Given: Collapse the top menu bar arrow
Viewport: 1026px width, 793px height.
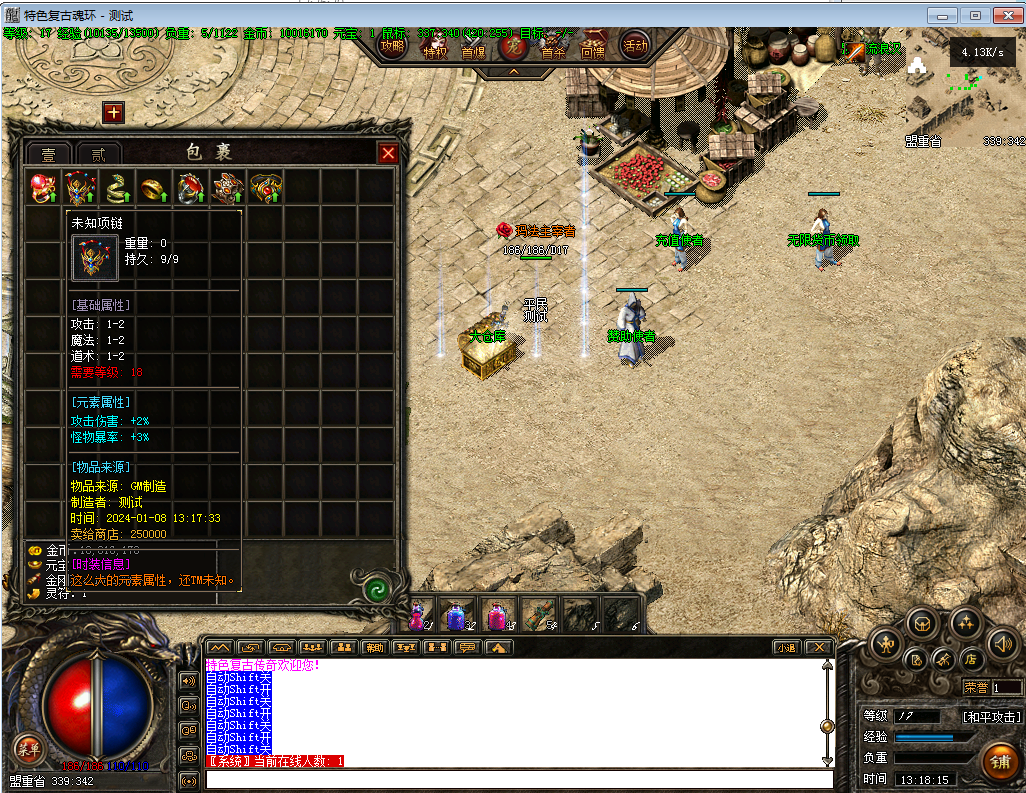Looking at the screenshot, I should [514, 72].
